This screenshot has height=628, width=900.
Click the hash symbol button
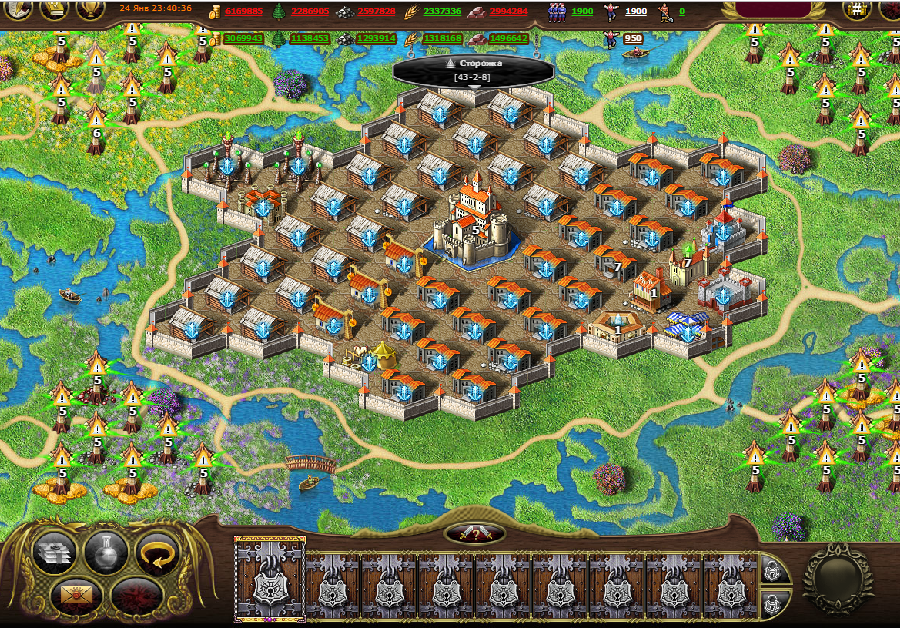pyautogui.click(x=857, y=11)
